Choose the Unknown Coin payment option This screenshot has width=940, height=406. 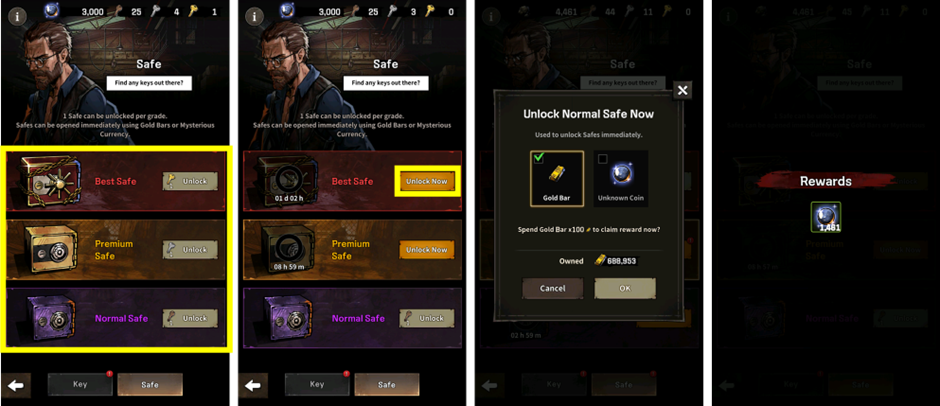click(x=620, y=178)
